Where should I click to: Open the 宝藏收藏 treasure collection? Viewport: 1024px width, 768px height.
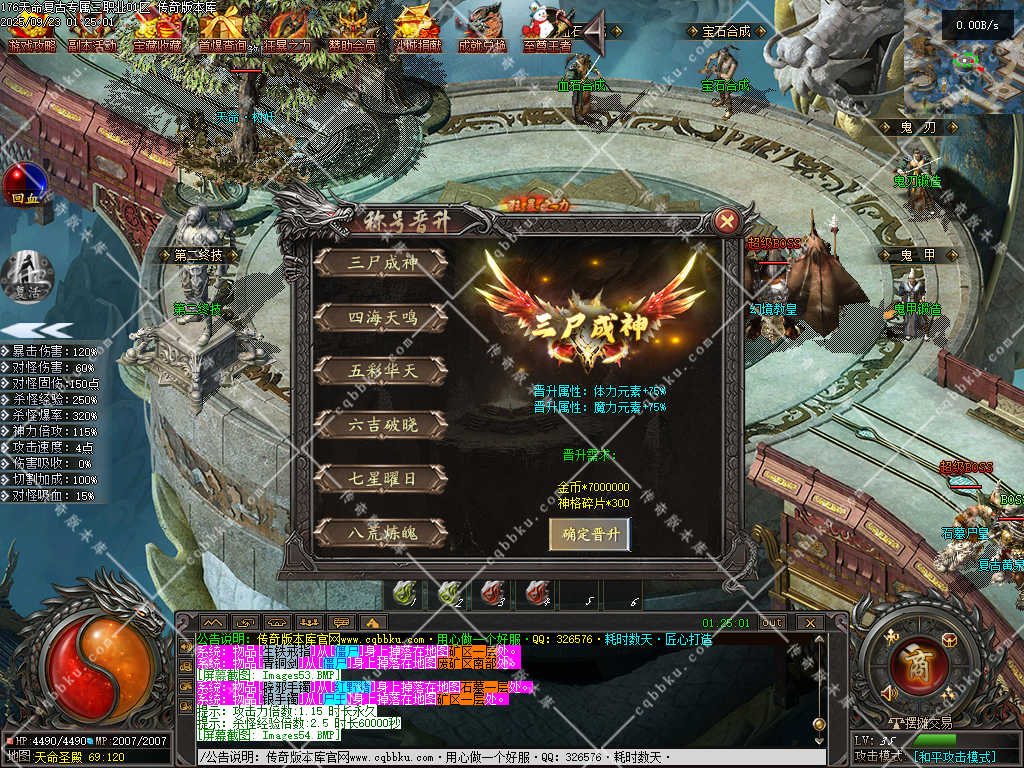(157, 30)
